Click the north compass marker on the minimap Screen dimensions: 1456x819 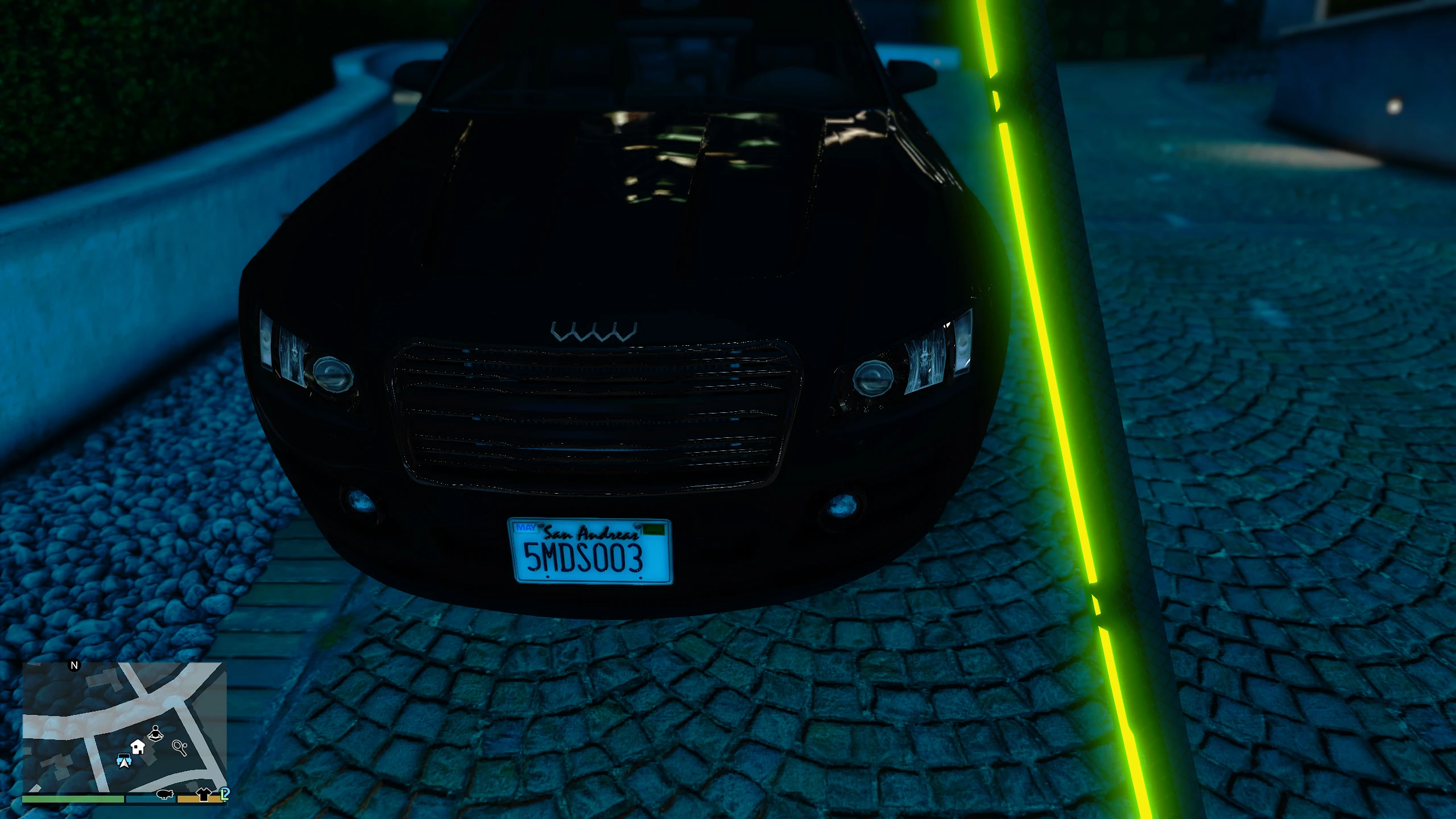point(74,665)
